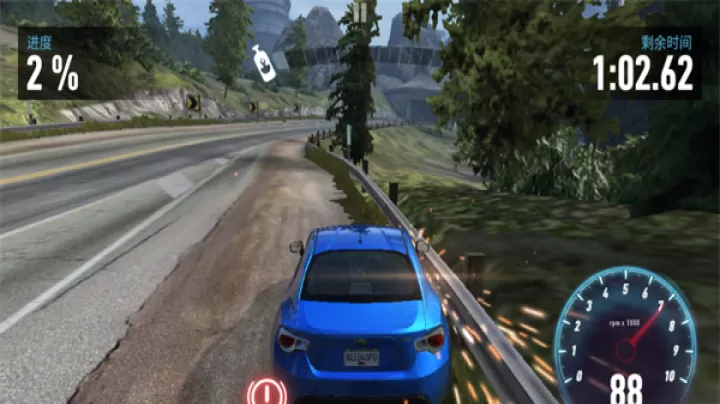720x404 pixels.
Task: Pause the race with the pause button
Action: click(x=360, y=11)
